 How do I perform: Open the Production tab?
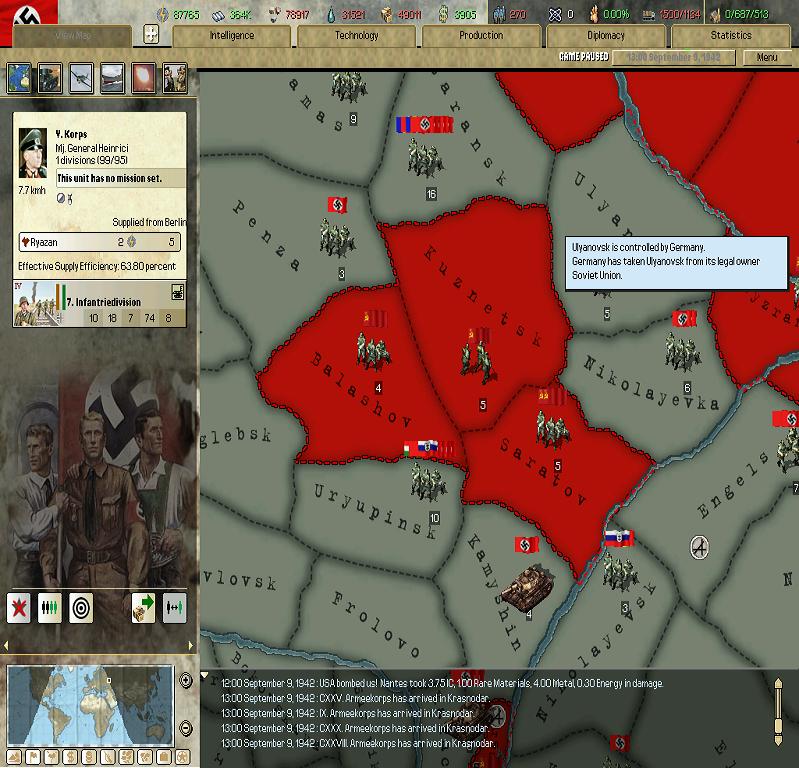click(481, 35)
